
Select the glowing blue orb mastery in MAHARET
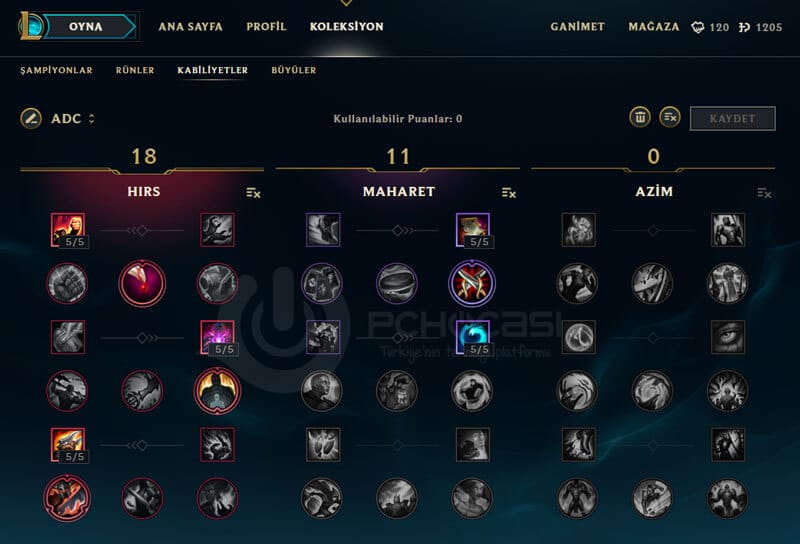pyautogui.click(x=472, y=337)
